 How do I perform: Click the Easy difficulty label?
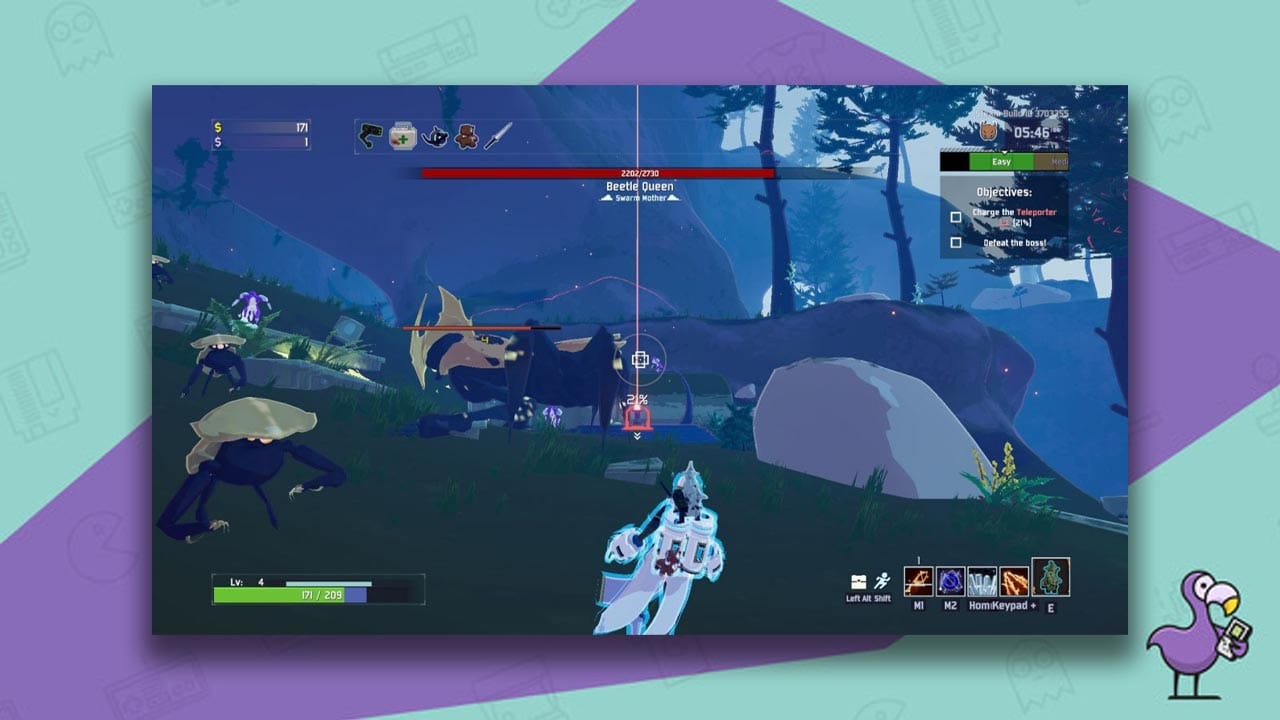click(x=1001, y=161)
